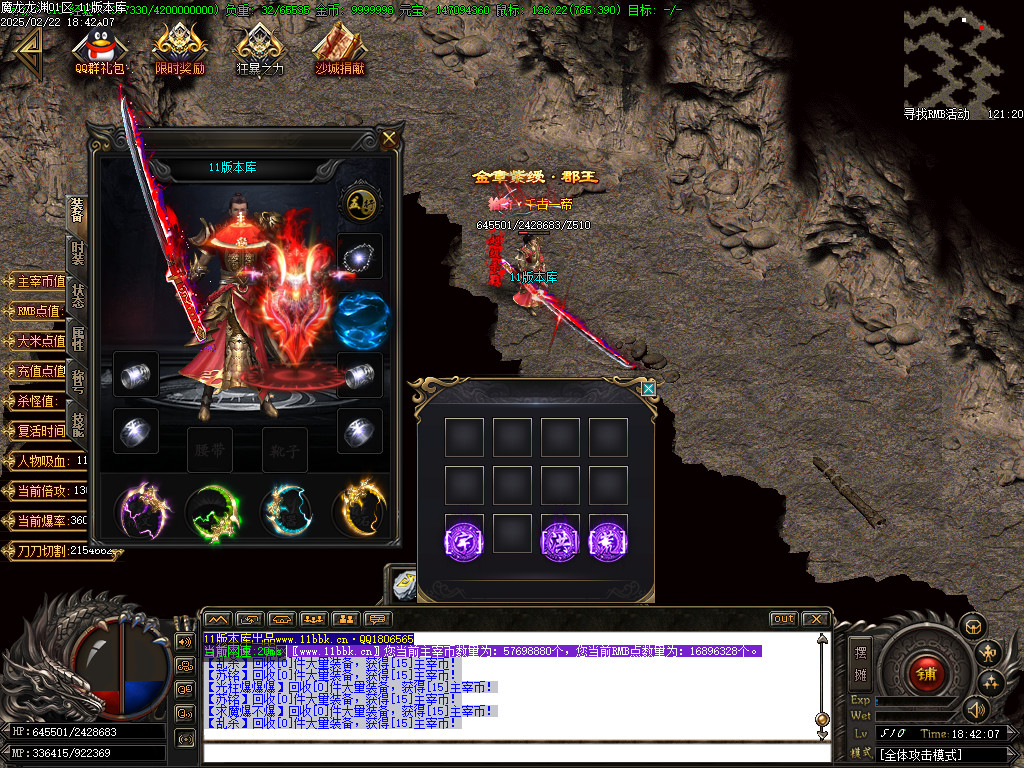1024x768 pixels.
Task: Close the character equipment panel
Action: pyautogui.click(x=389, y=139)
